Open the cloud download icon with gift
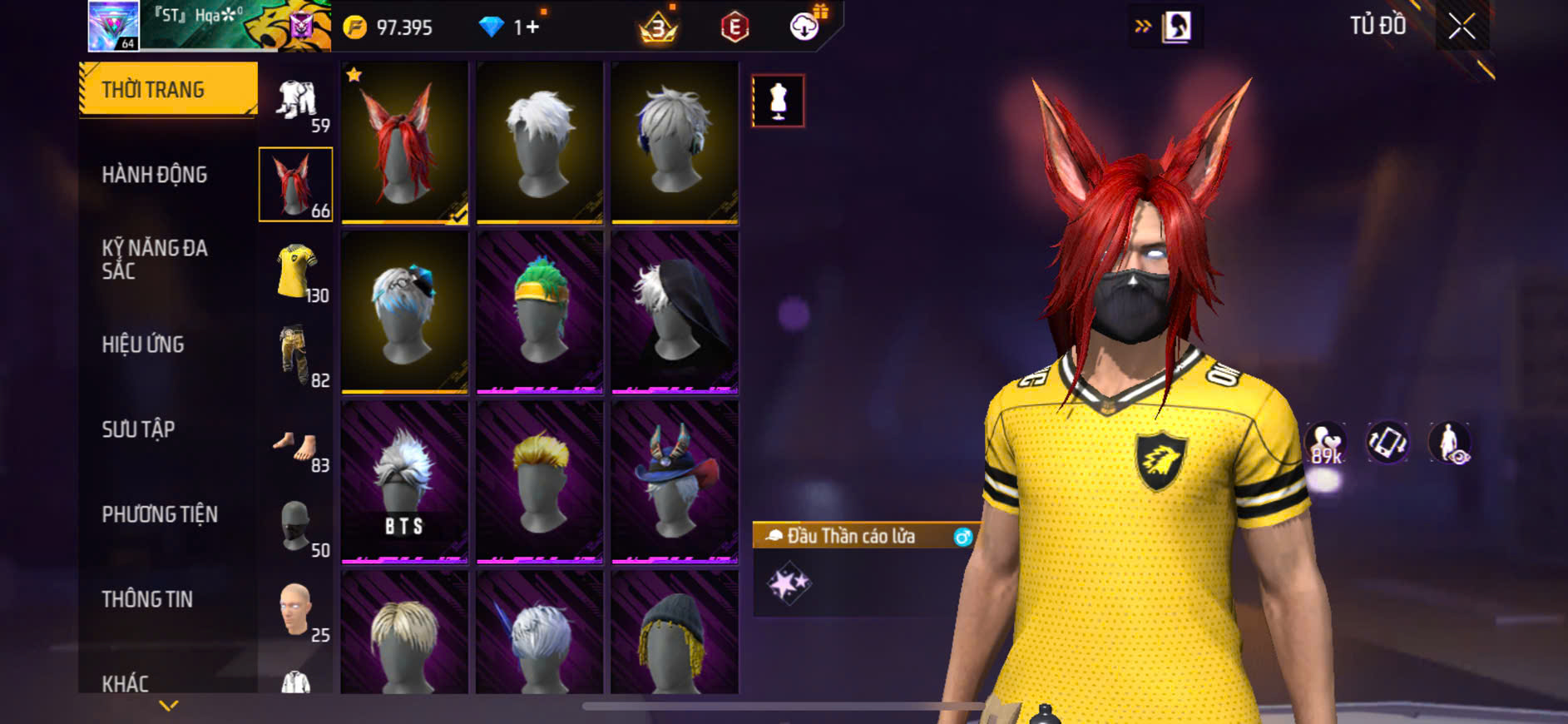This screenshot has width=1568, height=724. (x=805, y=27)
